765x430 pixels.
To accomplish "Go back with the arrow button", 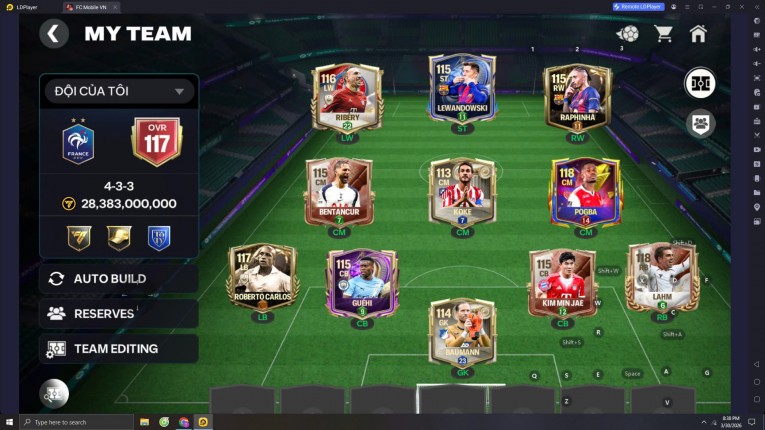I will pos(54,34).
